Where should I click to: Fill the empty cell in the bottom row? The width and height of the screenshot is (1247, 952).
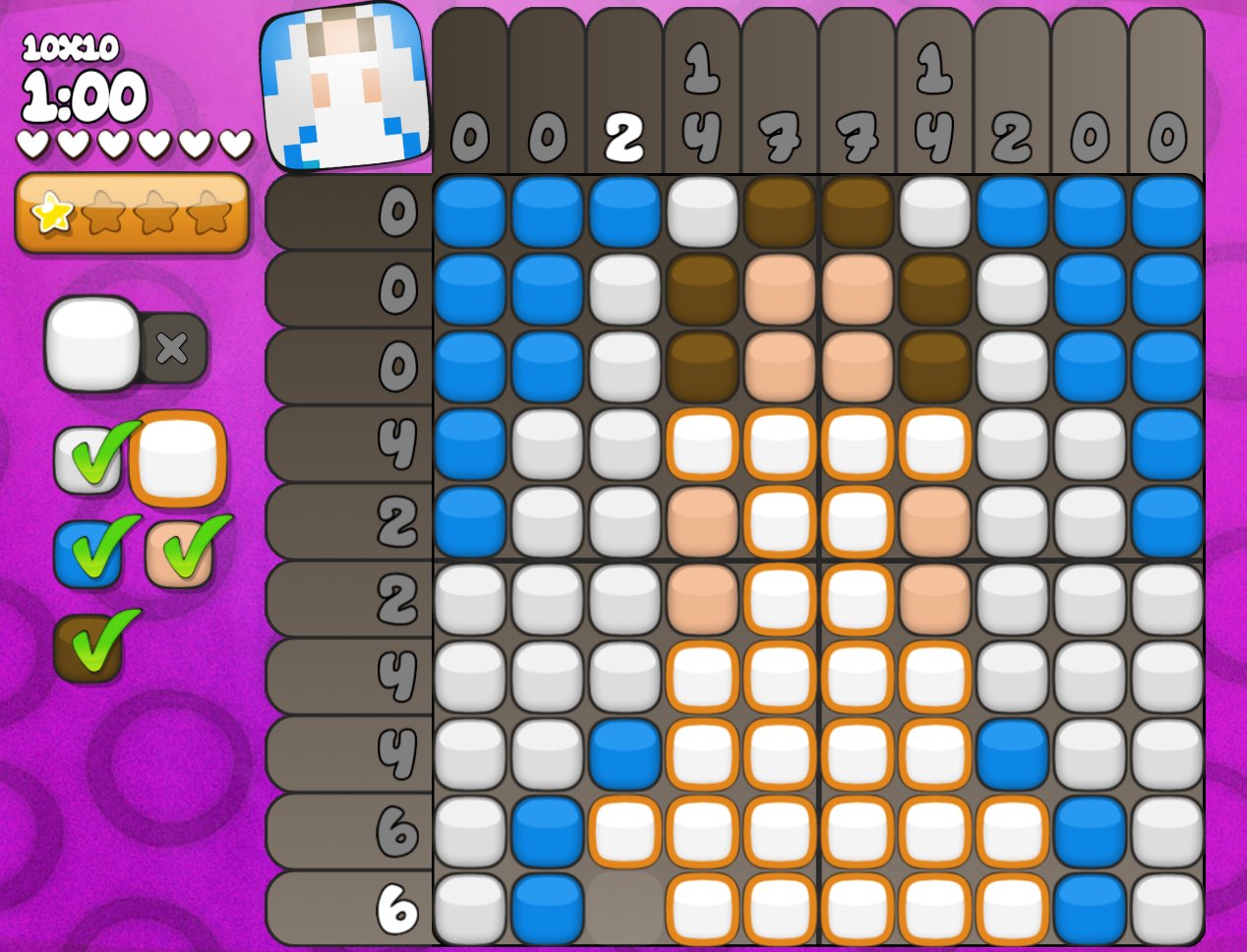point(624,908)
